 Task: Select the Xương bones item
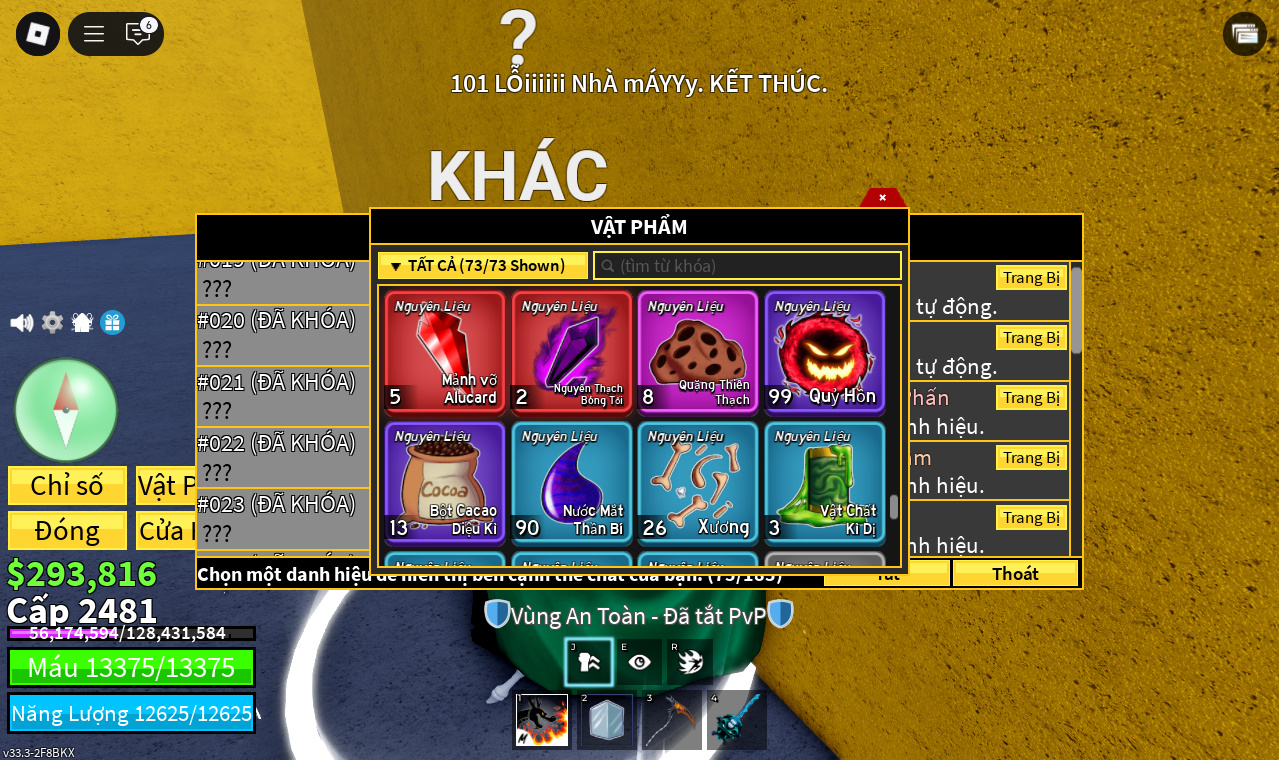pos(698,482)
